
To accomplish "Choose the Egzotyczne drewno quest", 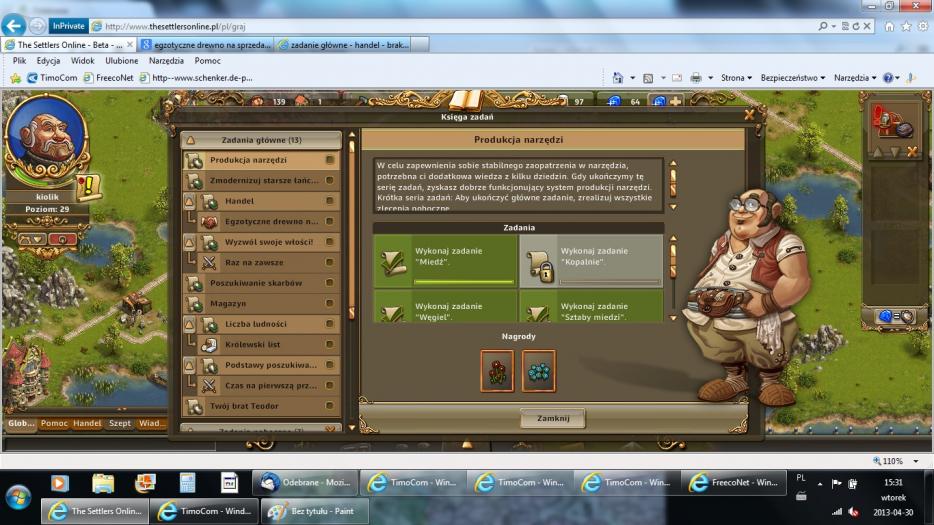I will [270, 222].
